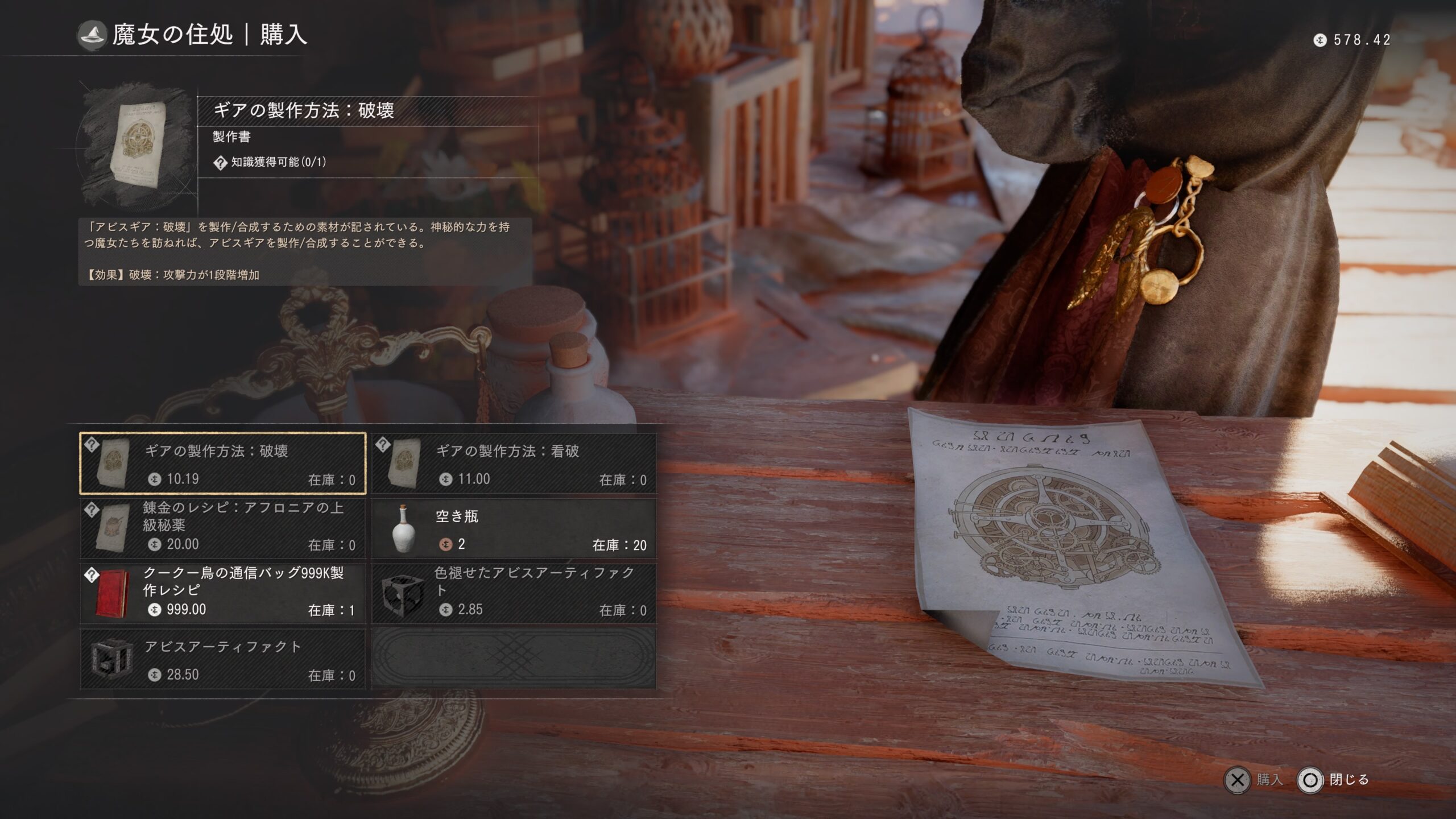Image resolution: width=1456 pixels, height=819 pixels.
Task: Close the shop with 閉じる
Action: click(1333, 780)
